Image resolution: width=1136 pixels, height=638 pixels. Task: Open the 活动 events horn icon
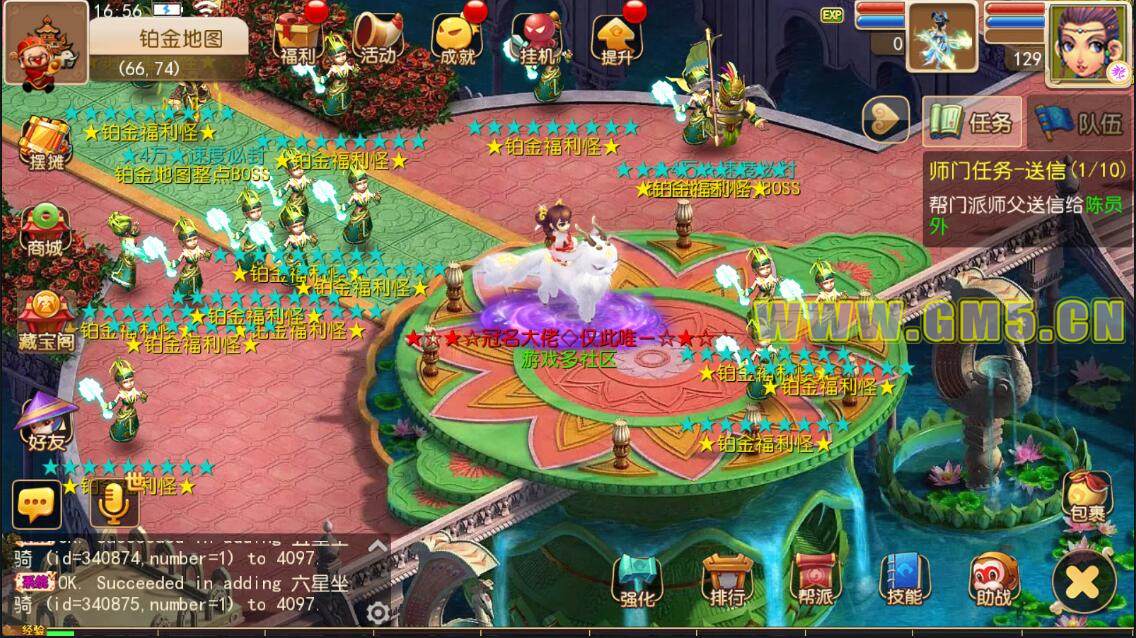[x=377, y=38]
